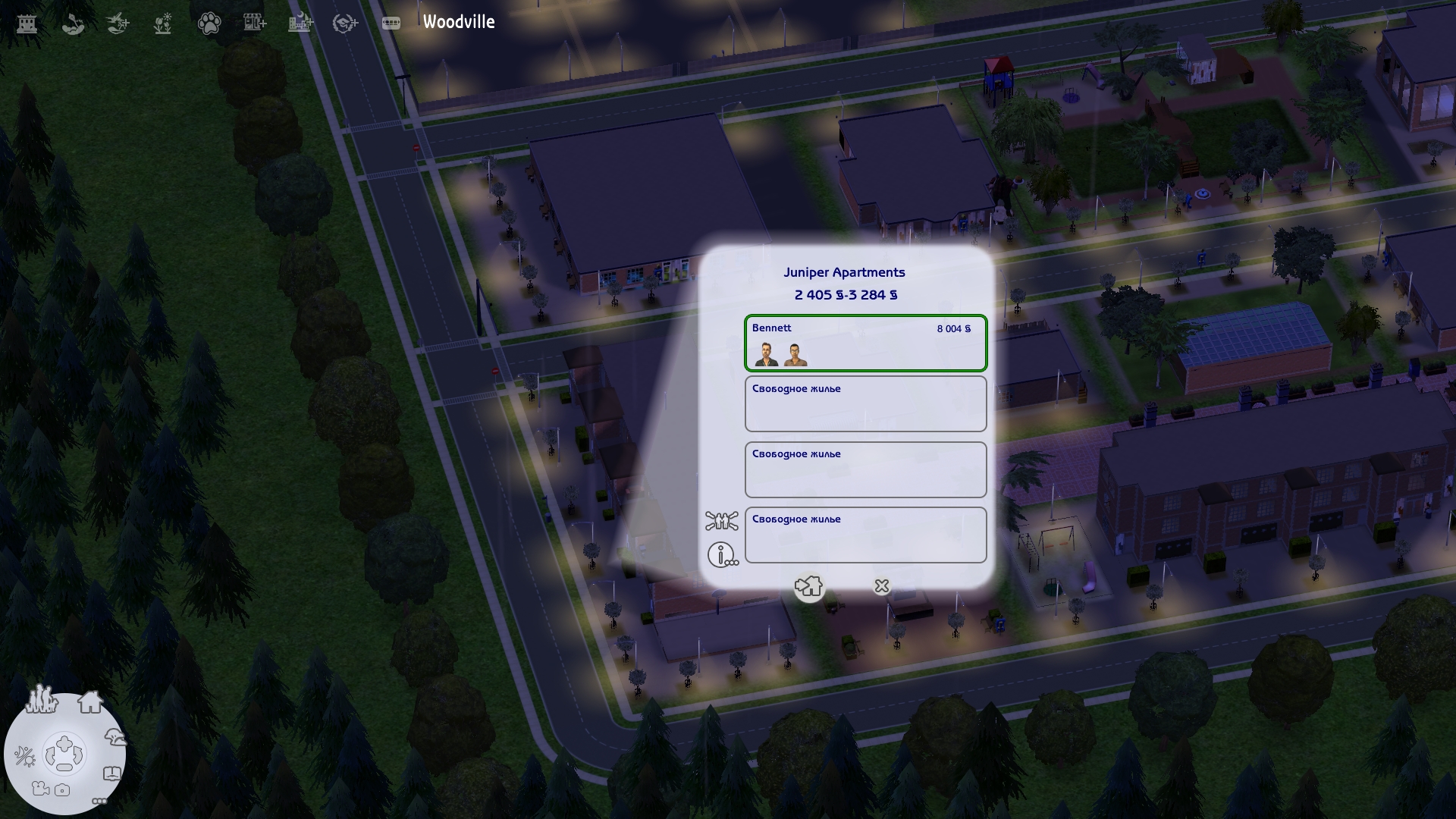Image resolution: width=1456 pixels, height=819 pixels.
Task: Click the add downtown icon with moon
Action: [x=300, y=23]
